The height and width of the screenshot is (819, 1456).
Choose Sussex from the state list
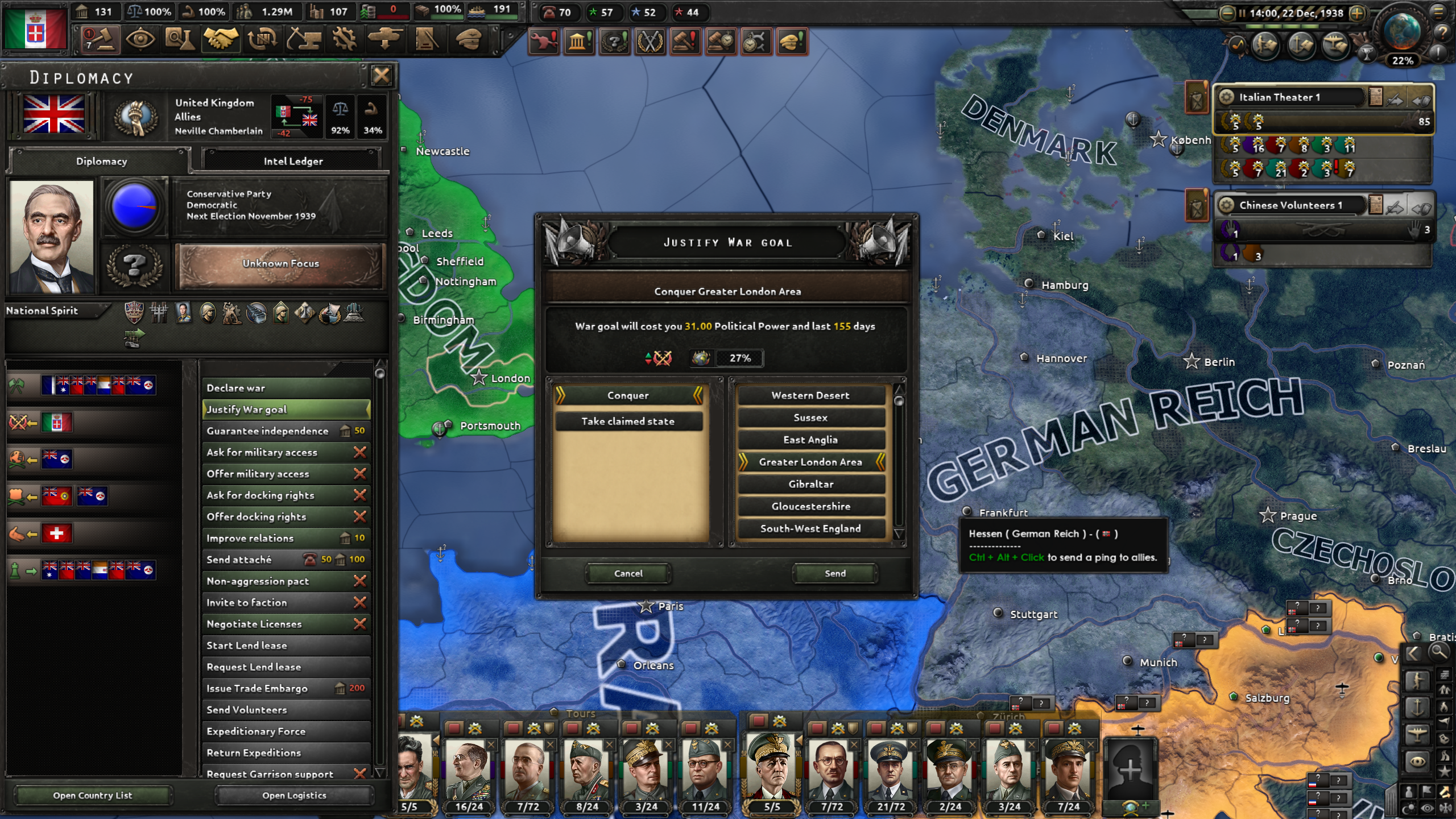coord(810,417)
